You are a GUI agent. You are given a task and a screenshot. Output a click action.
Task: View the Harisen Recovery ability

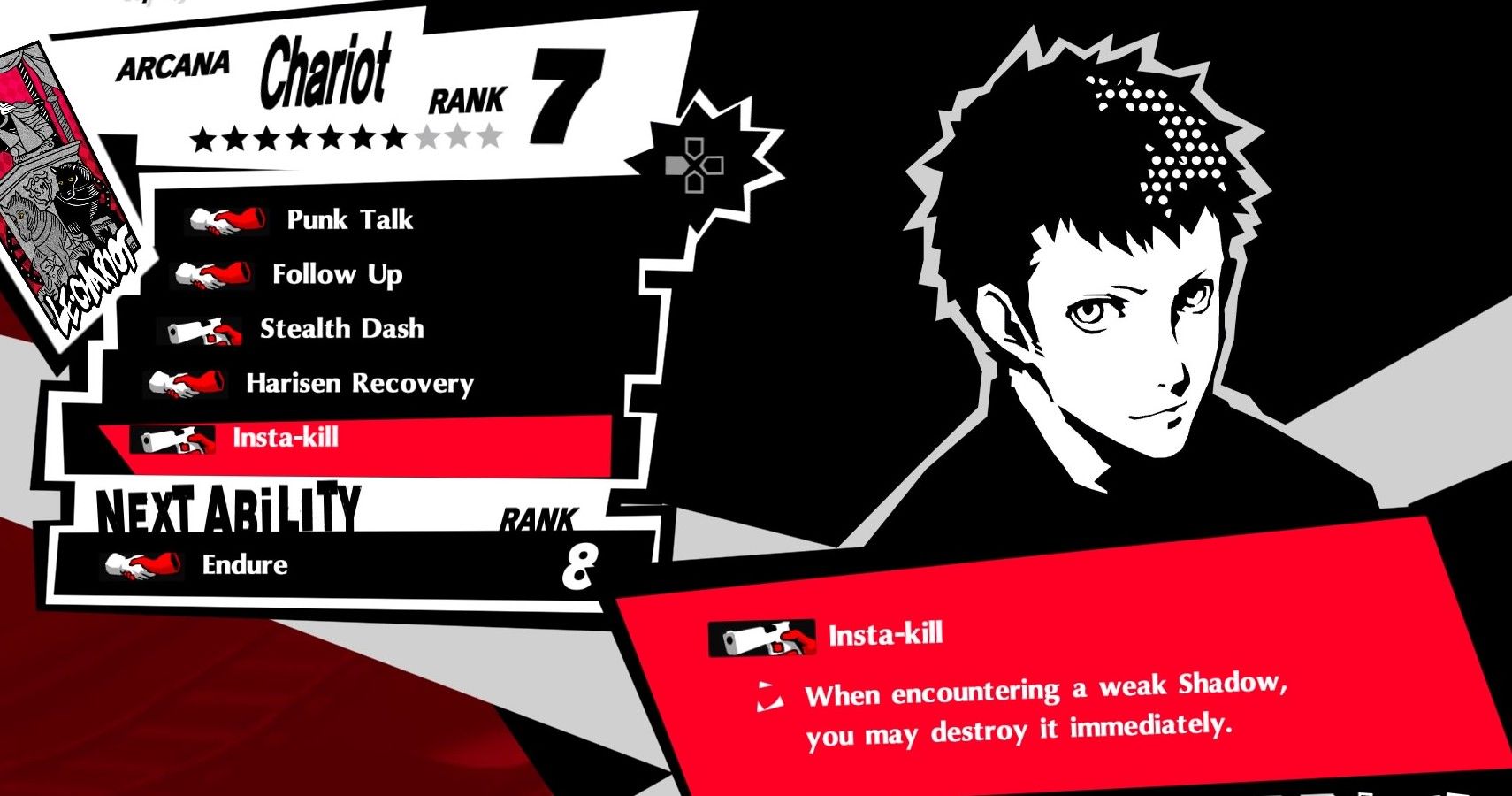(x=358, y=385)
